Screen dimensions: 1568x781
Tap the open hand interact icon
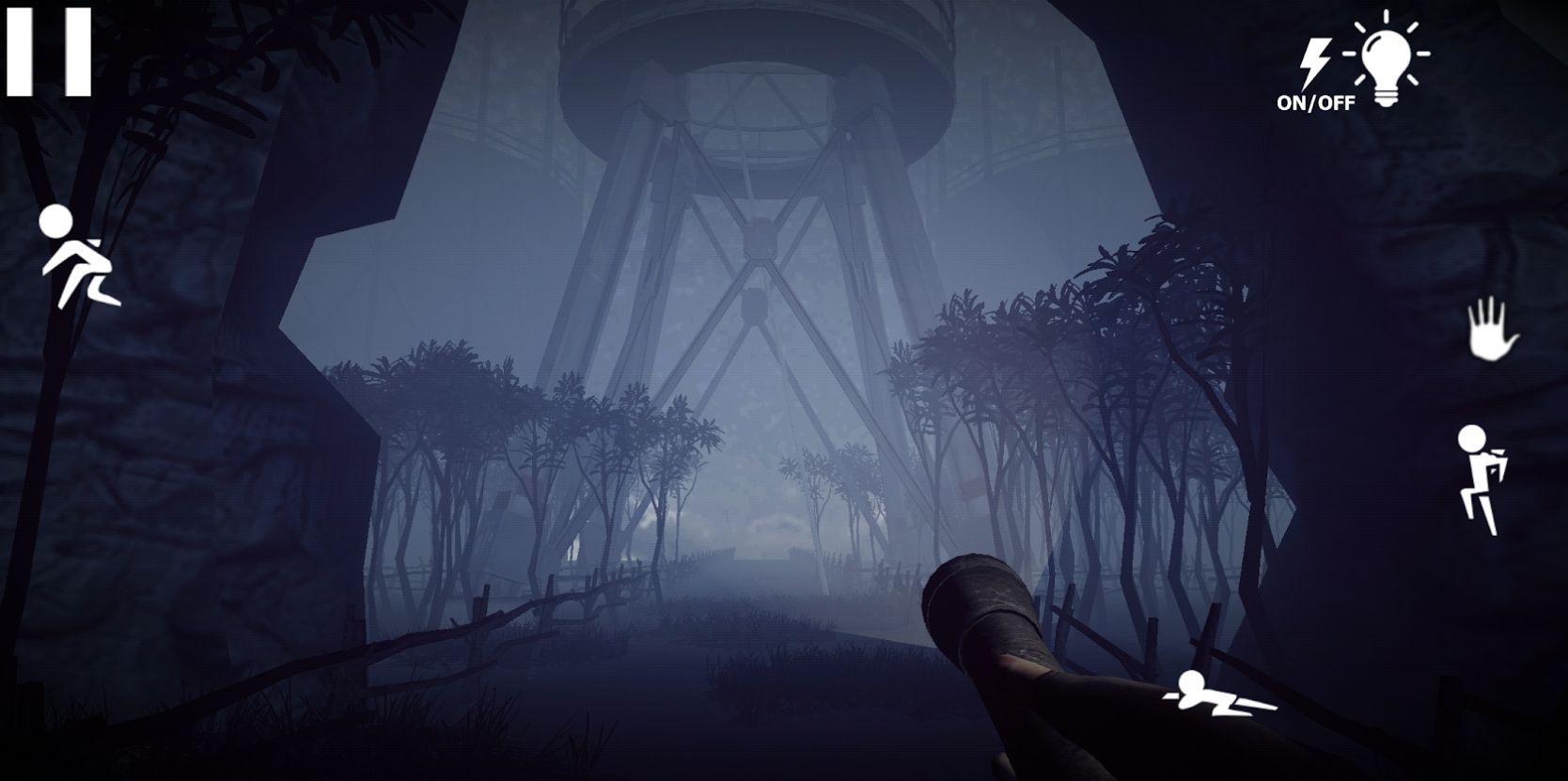tap(1493, 328)
